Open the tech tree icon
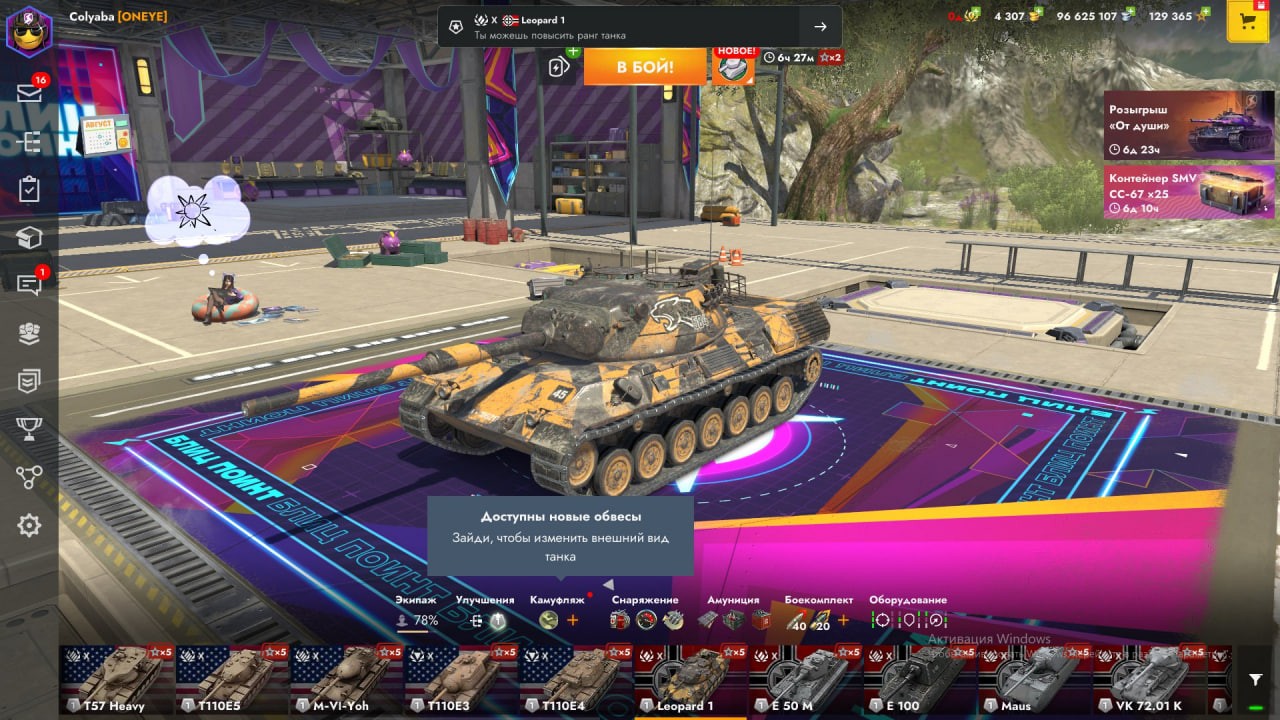Image resolution: width=1280 pixels, height=720 pixels. tap(29, 477)
